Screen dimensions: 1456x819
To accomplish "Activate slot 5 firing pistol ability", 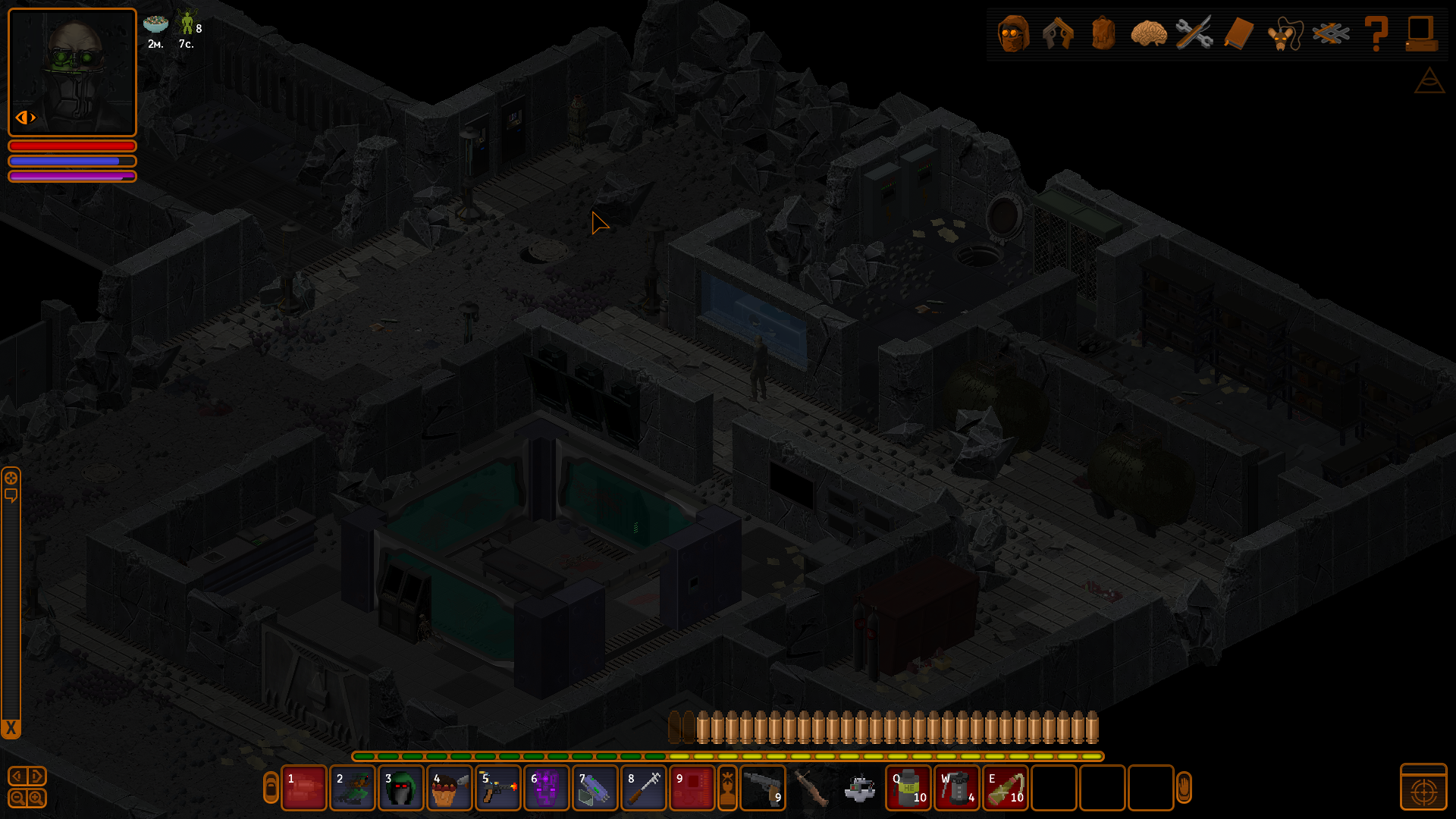I will click(x=497, y=789).
